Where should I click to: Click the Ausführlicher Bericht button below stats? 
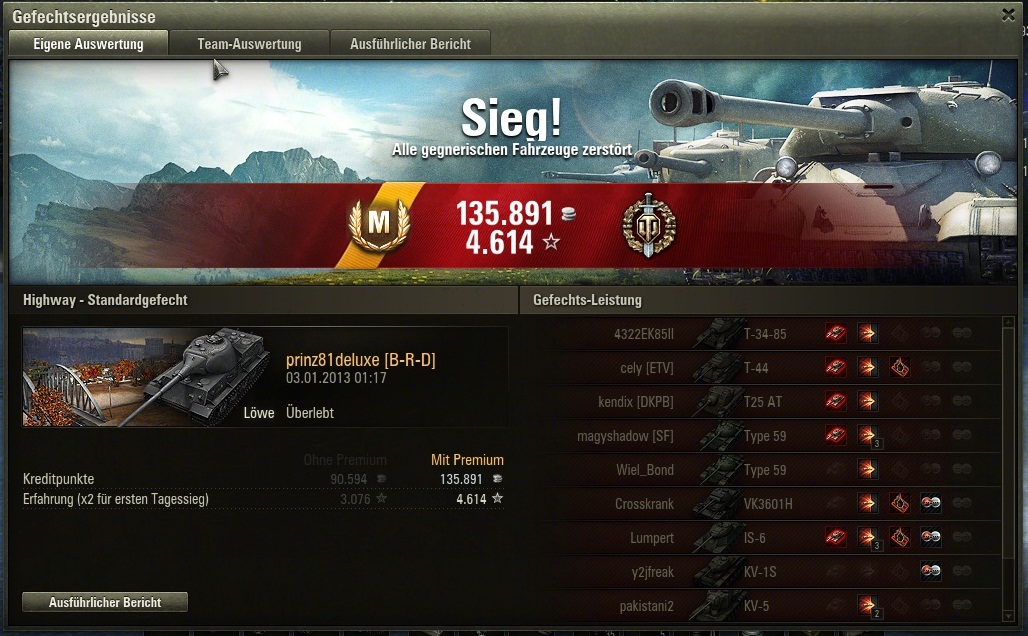105,602
